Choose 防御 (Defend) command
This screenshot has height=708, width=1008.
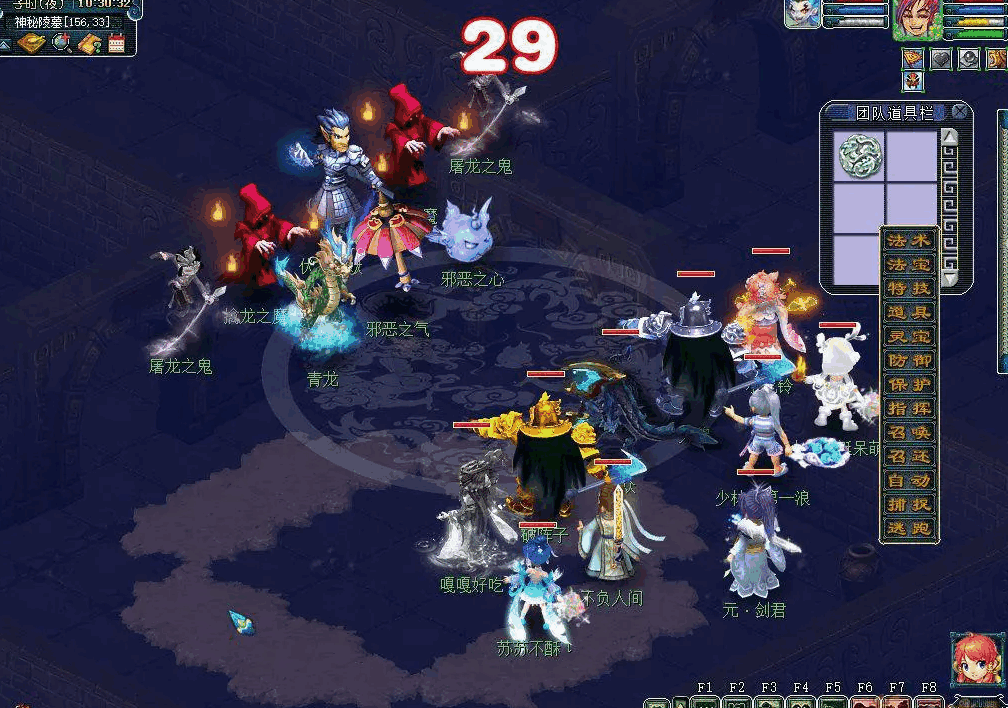(x=909, y=361)
